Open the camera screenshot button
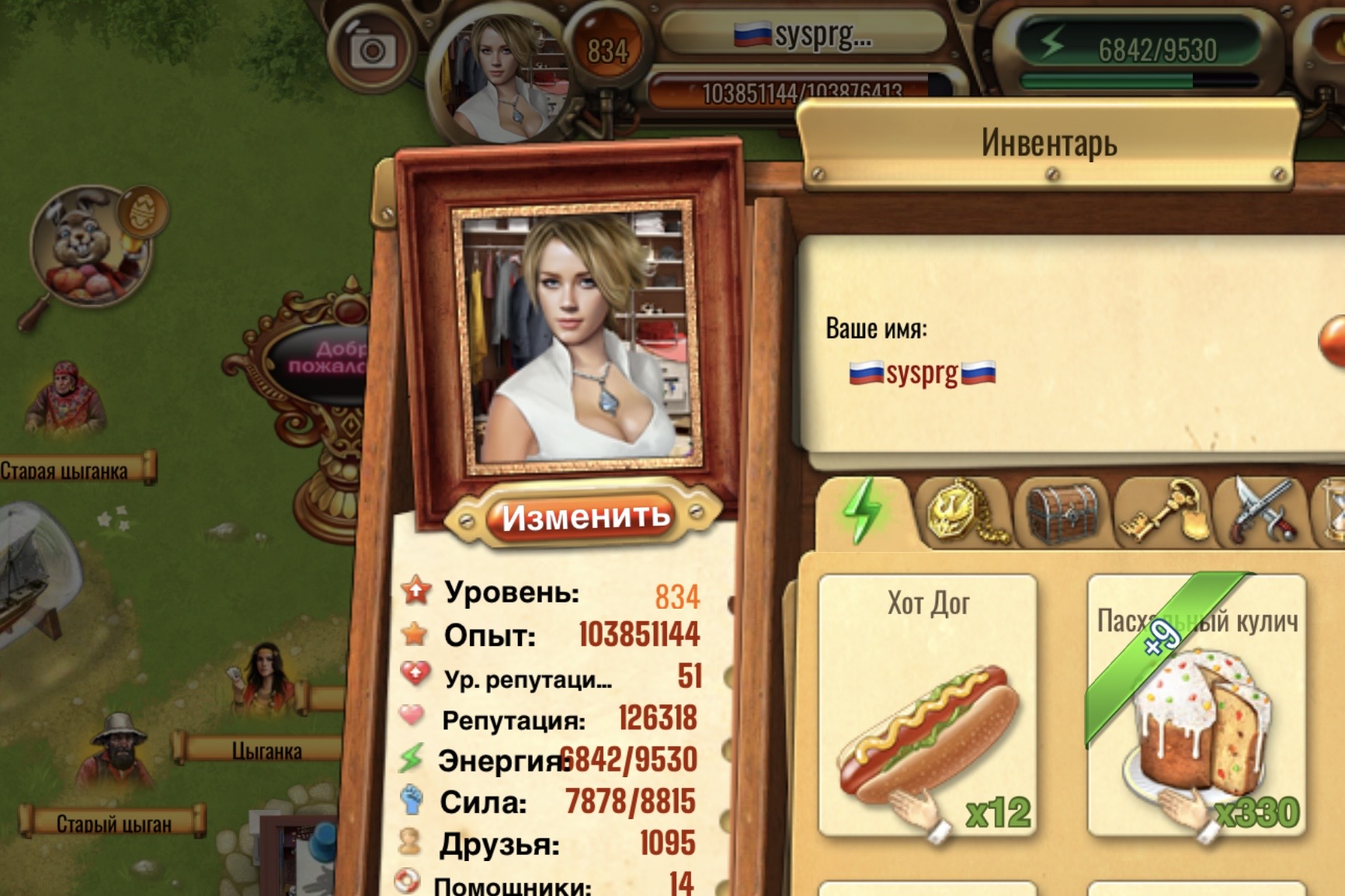Image resolution: width=1345 pixels, height=896 pixels. [x=372, y=51]
